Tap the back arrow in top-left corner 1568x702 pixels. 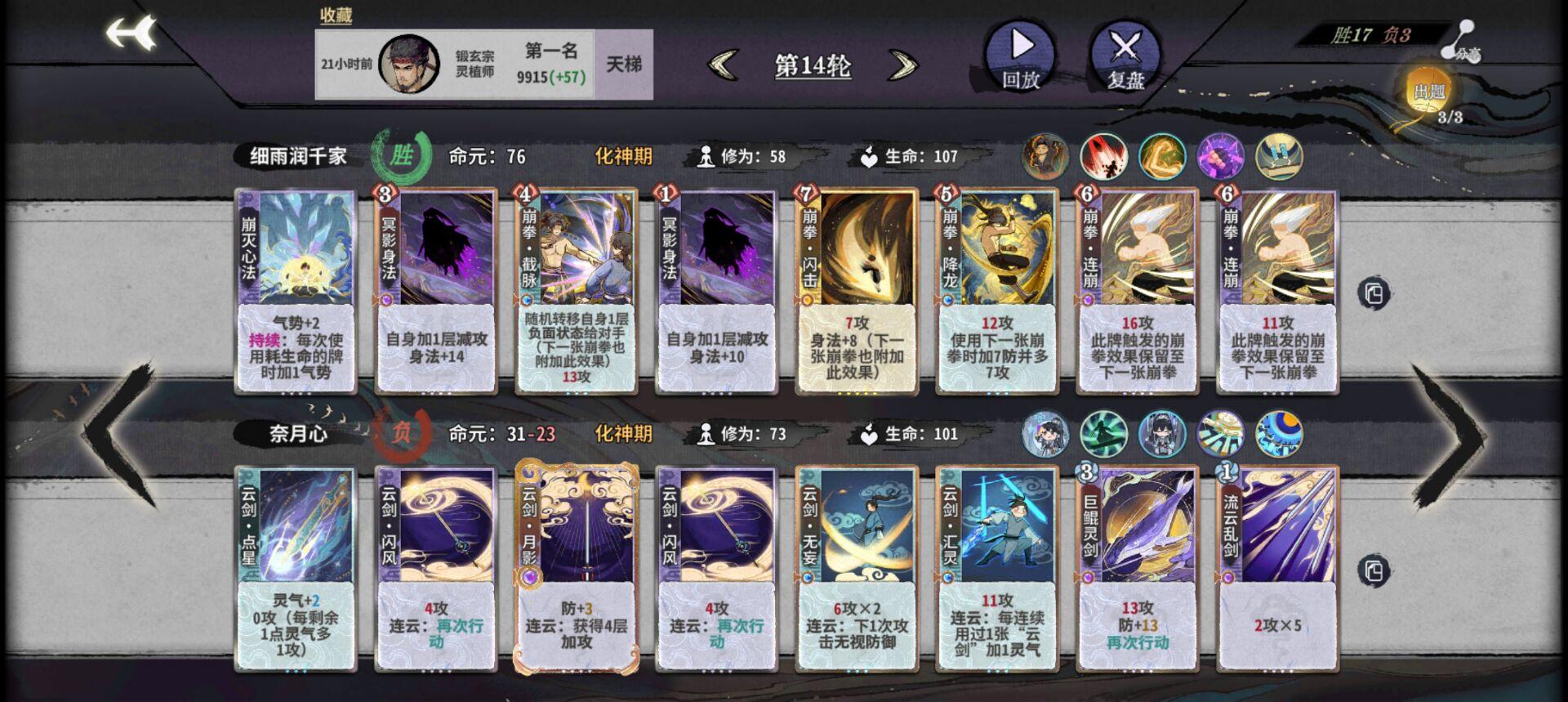coord(133,33)
